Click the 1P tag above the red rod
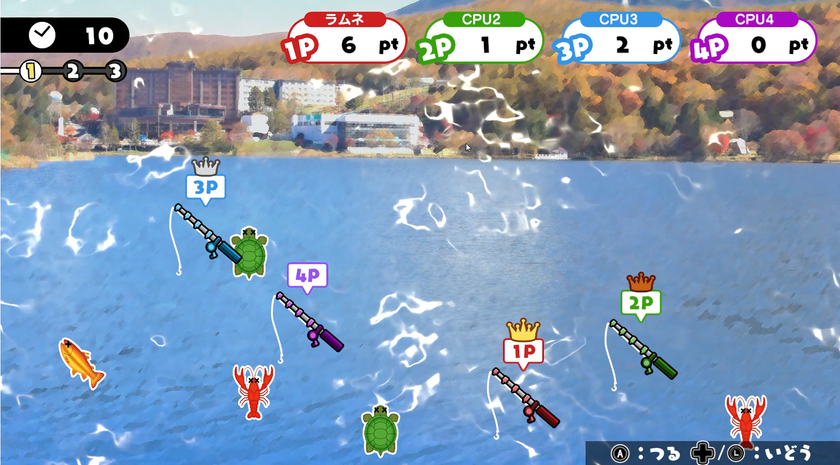Screen dimensions: 840x465 [x=523, y=350]
